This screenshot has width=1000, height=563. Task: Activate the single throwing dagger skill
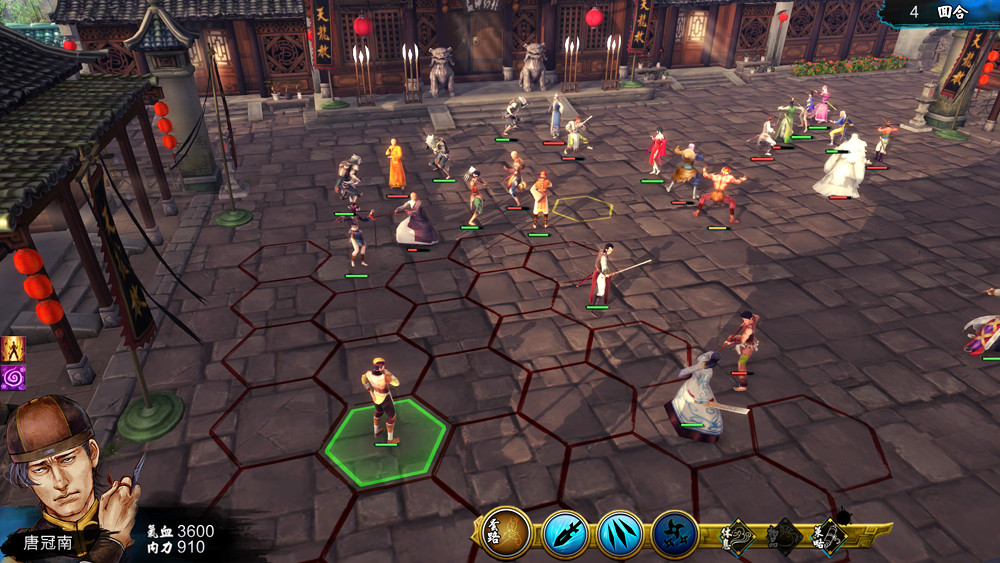coord(566,534)
